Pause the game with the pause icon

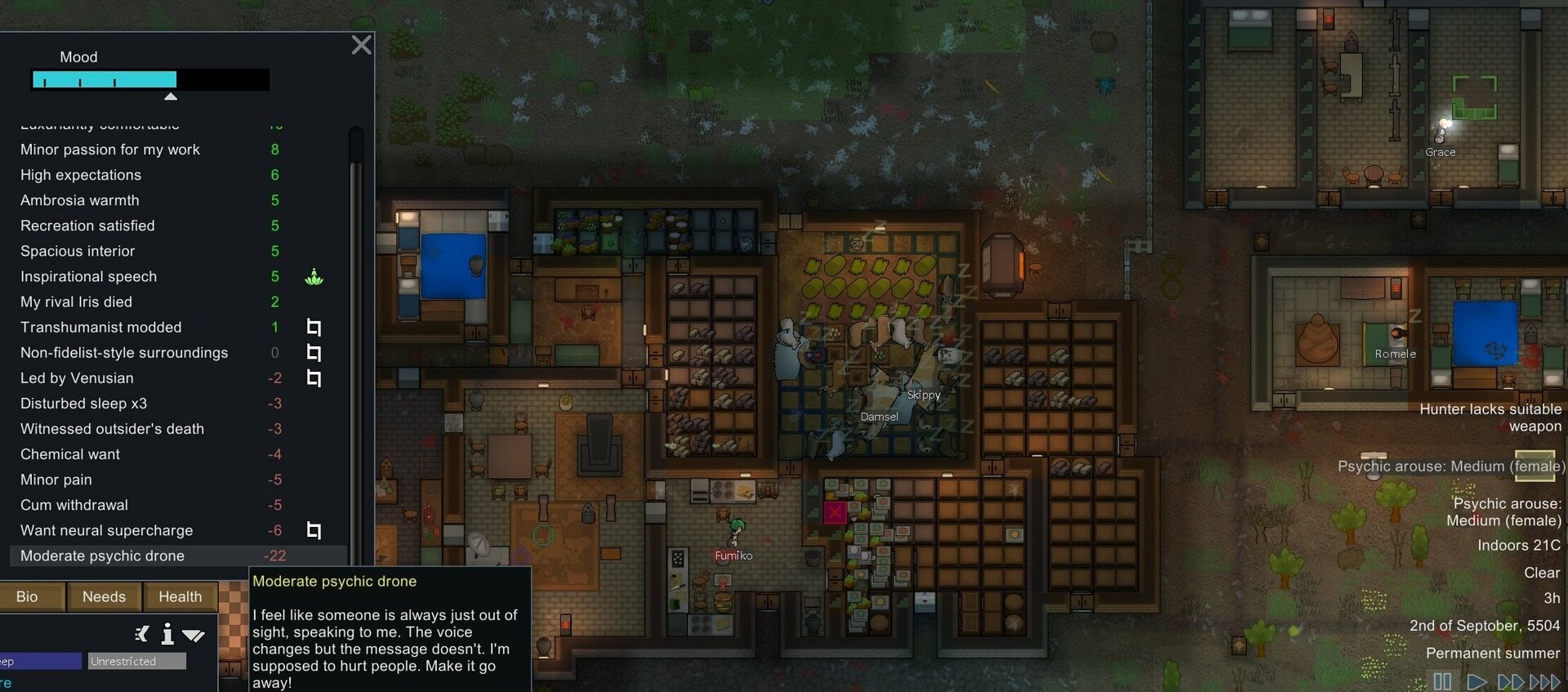pyautogui.click(x=1442, y=681)
